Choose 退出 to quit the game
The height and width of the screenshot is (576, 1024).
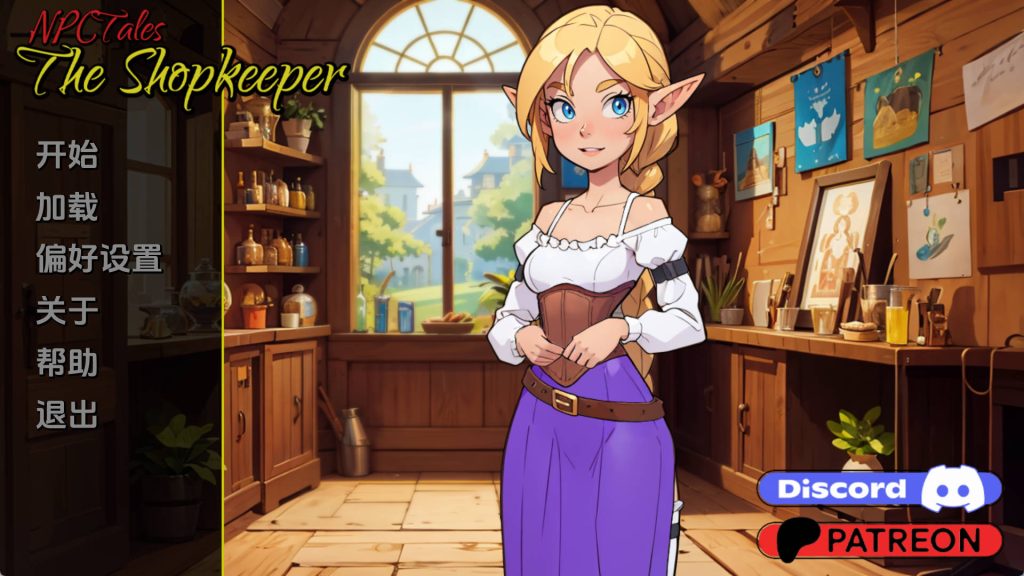coord(67,414)
